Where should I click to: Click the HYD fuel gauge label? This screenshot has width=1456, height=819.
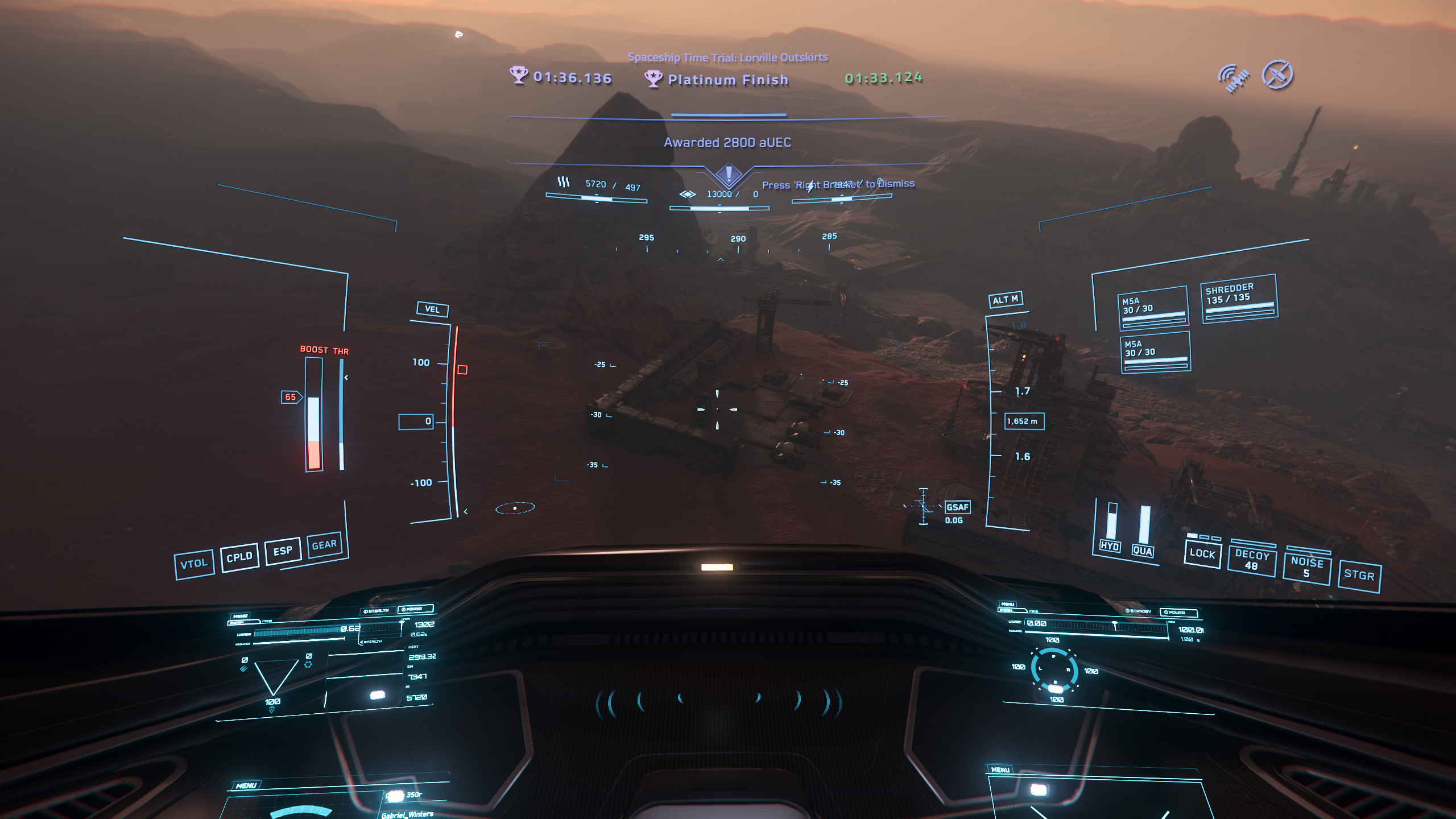(x=1110, y=546)
